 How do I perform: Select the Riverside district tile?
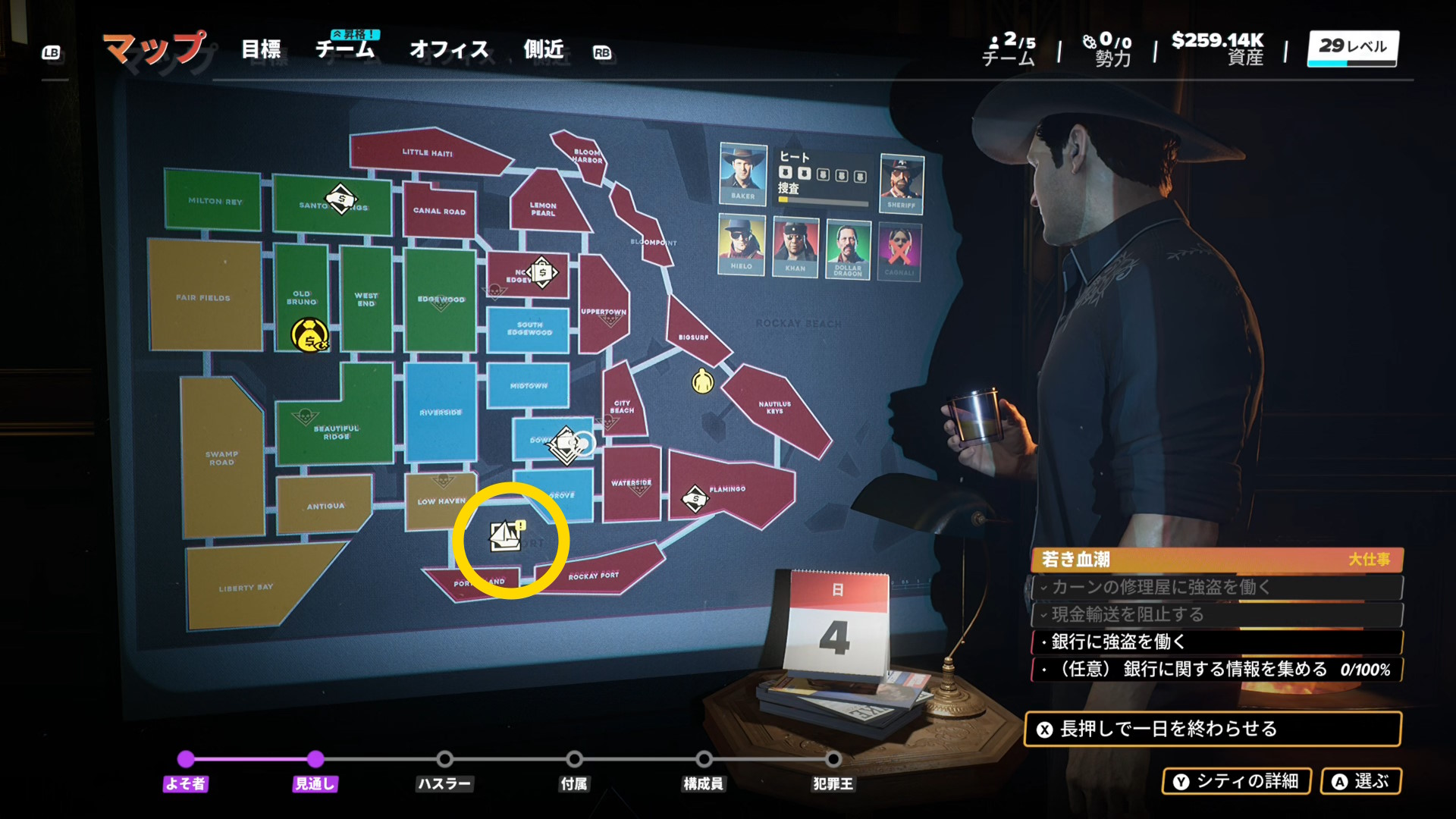(x=441, y=412)
